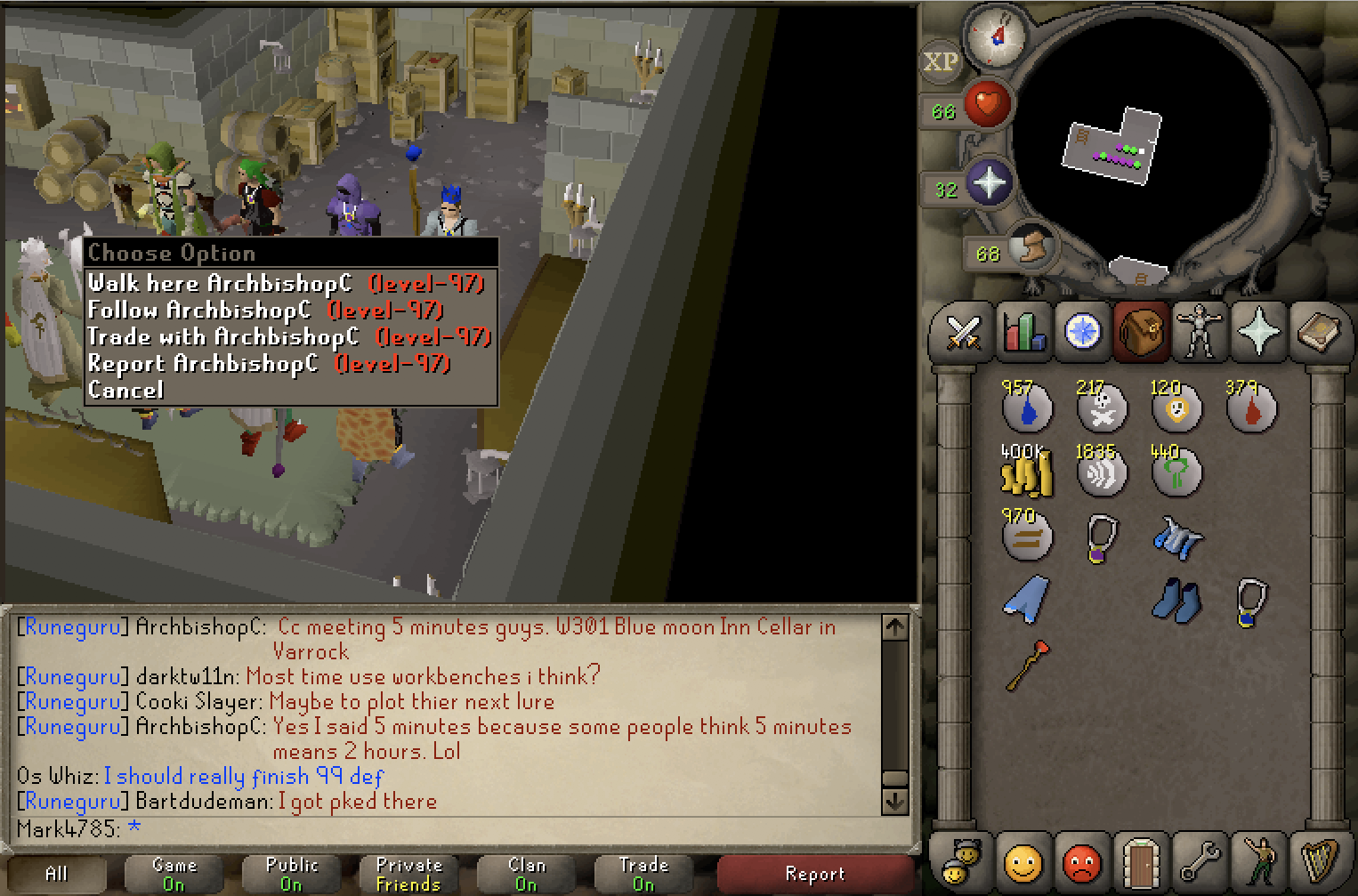
Task: Select Report ArchbishopC option
Action: tap(268, 364)
